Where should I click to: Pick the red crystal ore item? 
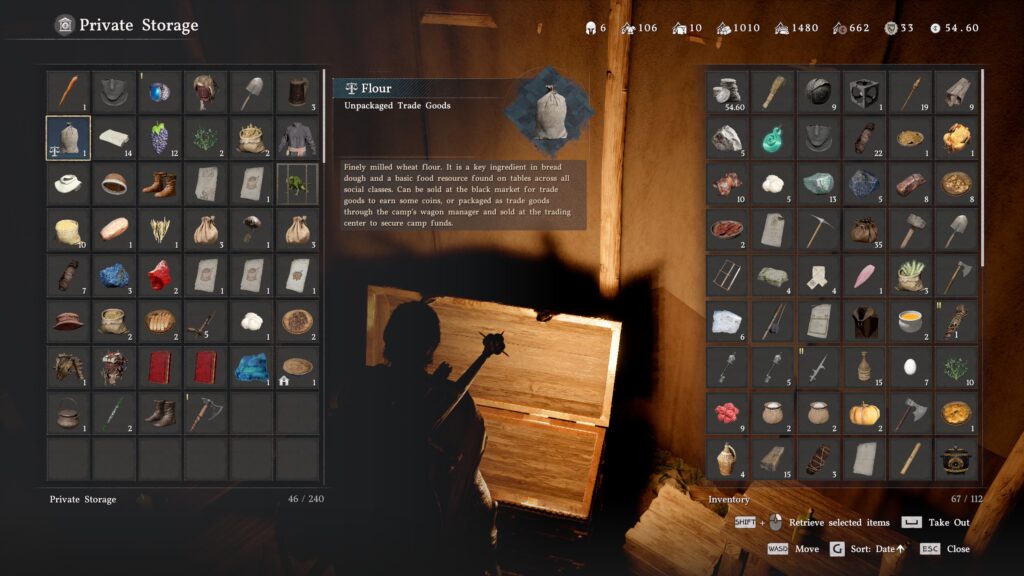(x=160, y=275)
